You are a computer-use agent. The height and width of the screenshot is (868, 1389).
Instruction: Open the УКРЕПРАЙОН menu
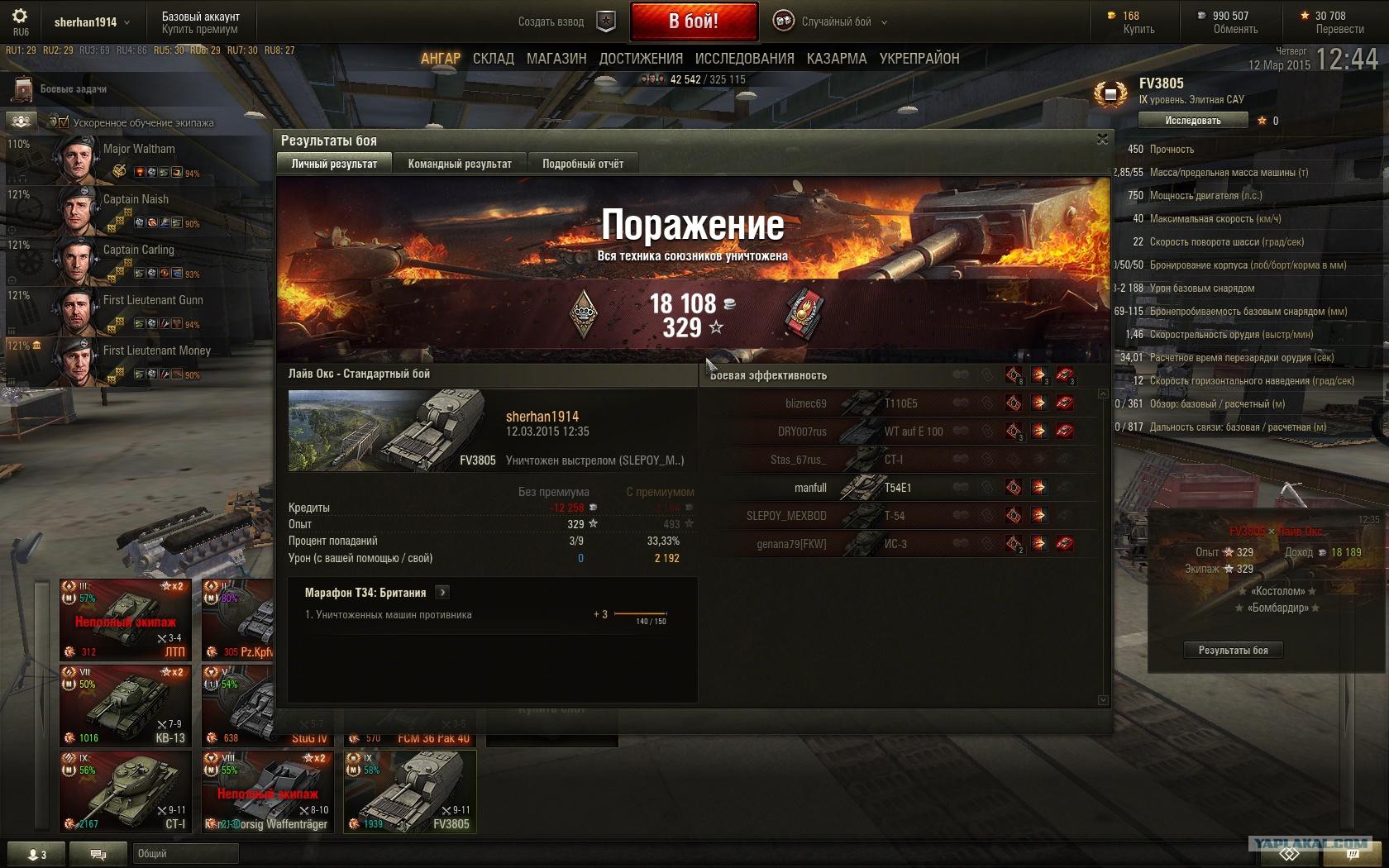tap(919, 59)
